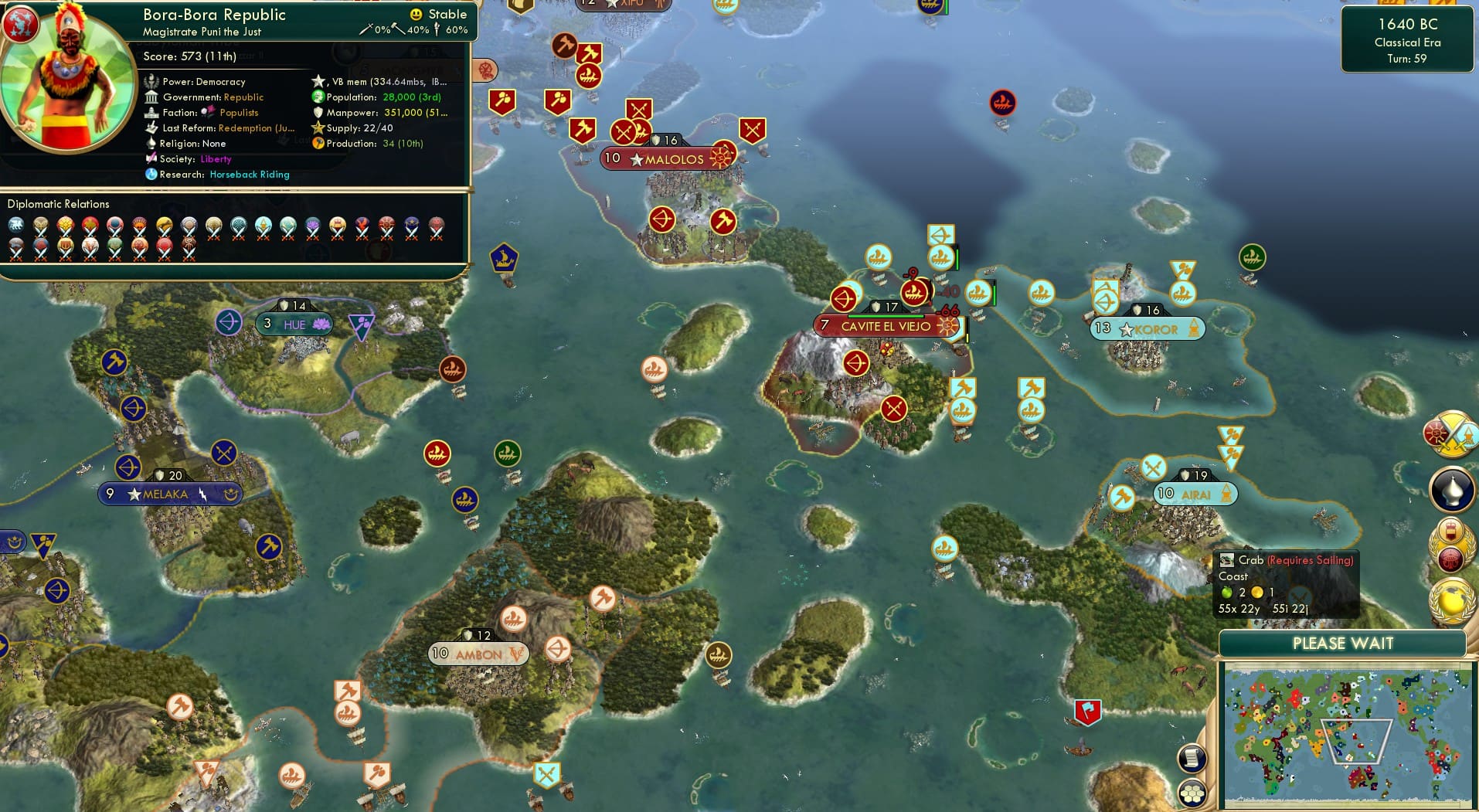This screenshot has width=1479, height=812.
Task: Open the notification log scroll icon near minimap
Action: click(x=1192, y=756)
